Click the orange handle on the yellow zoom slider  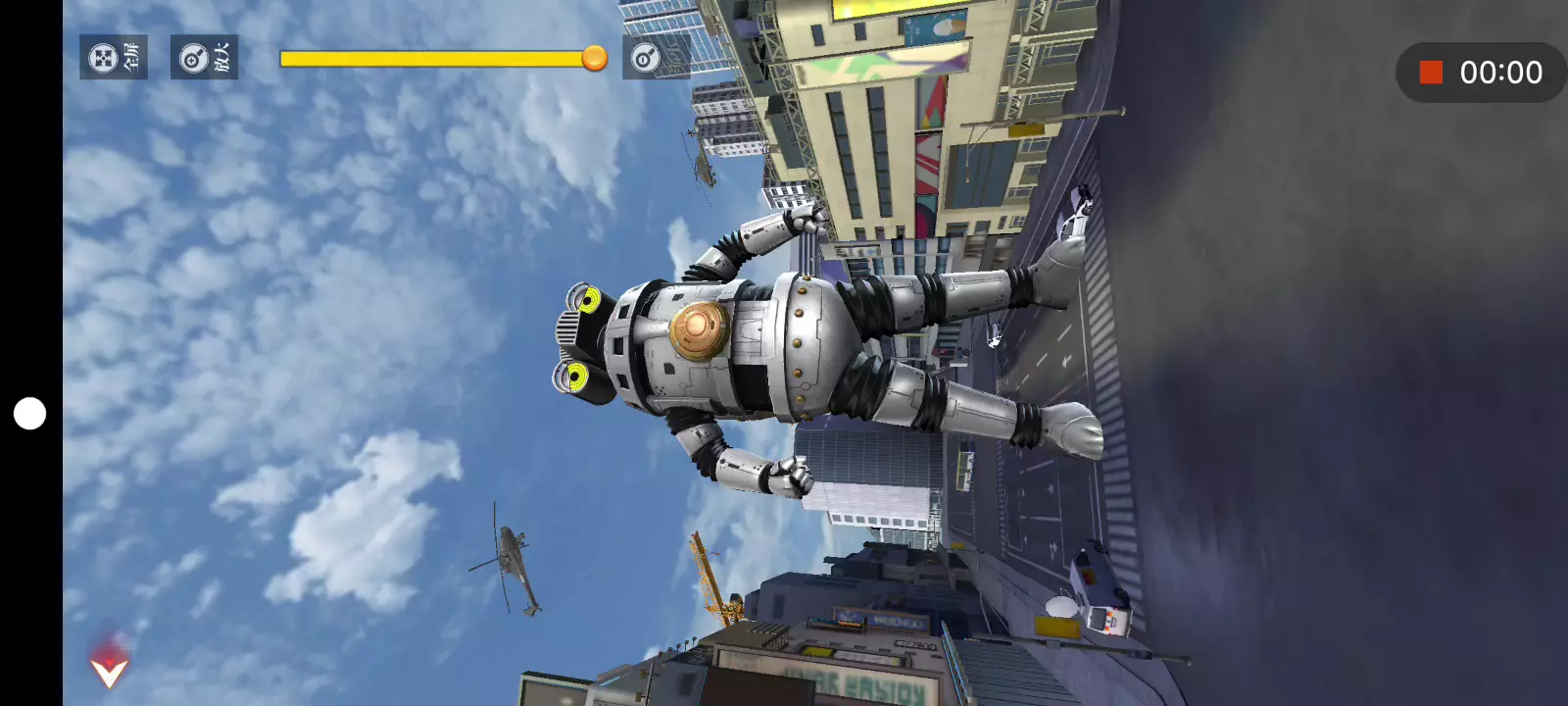click(x=594, y=58)
